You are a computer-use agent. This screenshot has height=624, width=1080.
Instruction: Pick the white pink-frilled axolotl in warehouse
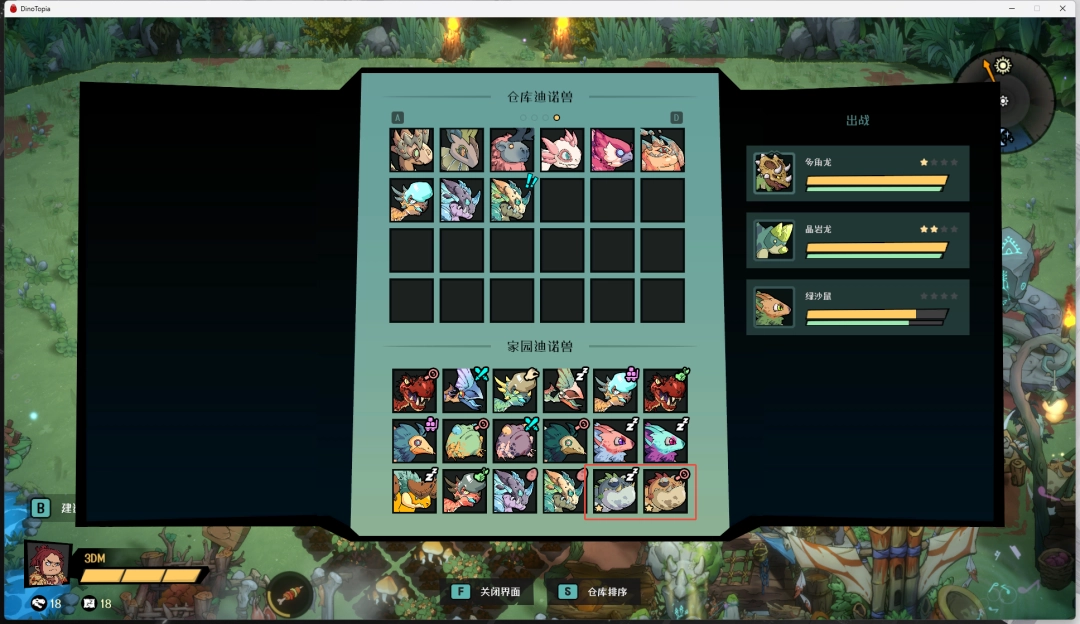coord(562,150)
